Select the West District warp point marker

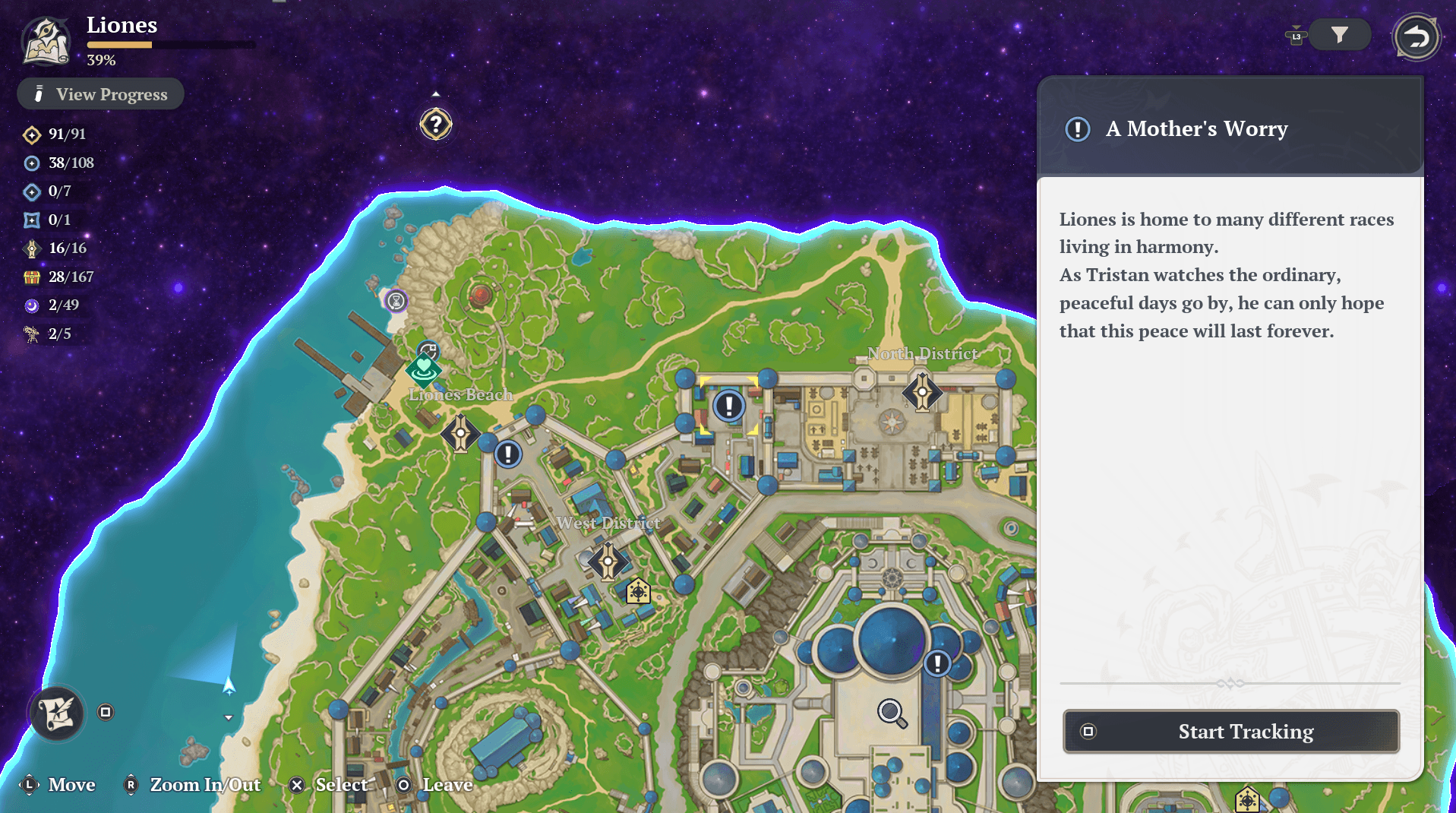pos(608,562)
